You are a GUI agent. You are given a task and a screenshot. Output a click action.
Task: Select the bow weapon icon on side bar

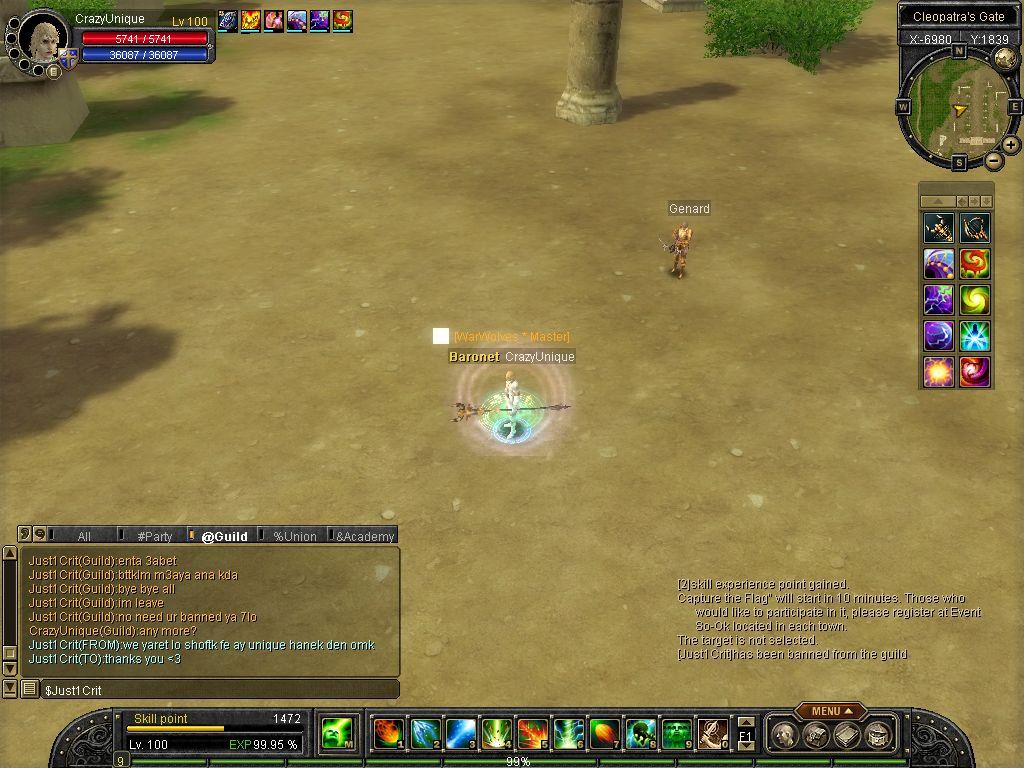(974, 228)
